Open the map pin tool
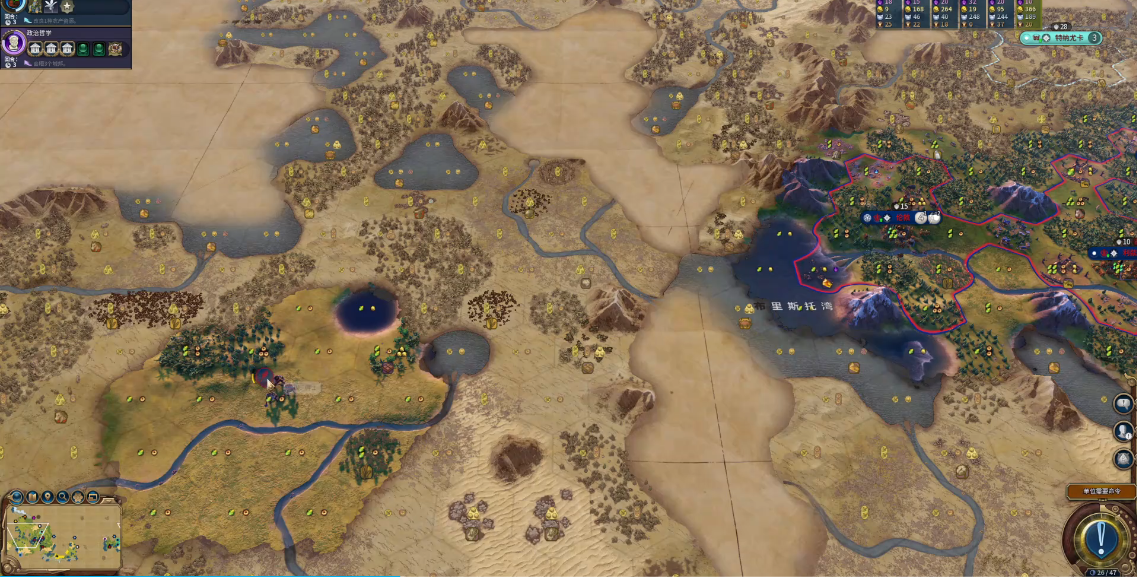1137x577 pixels. point(48,497)
